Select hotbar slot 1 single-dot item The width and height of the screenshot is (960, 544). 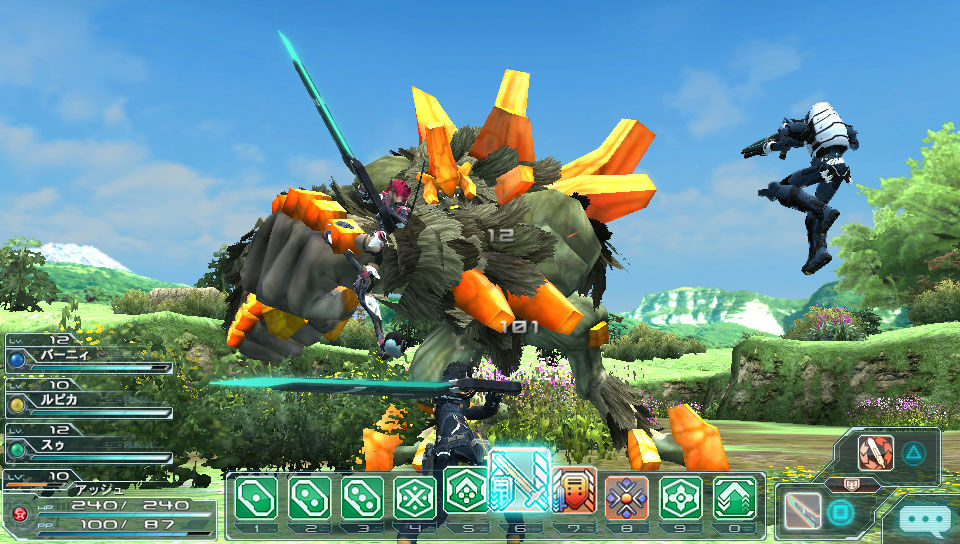255,497
